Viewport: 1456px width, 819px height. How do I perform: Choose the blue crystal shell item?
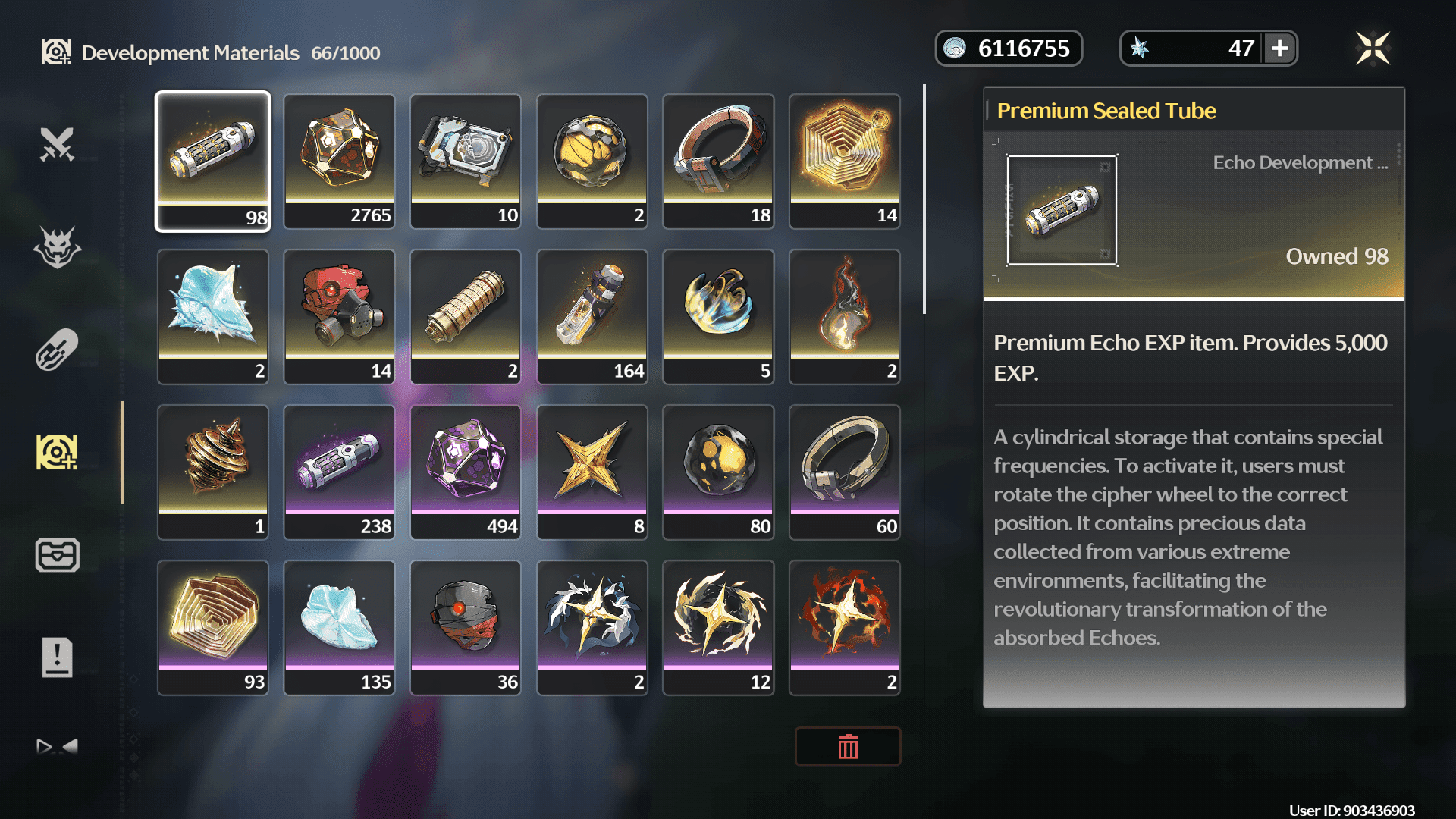pos(212,316)
